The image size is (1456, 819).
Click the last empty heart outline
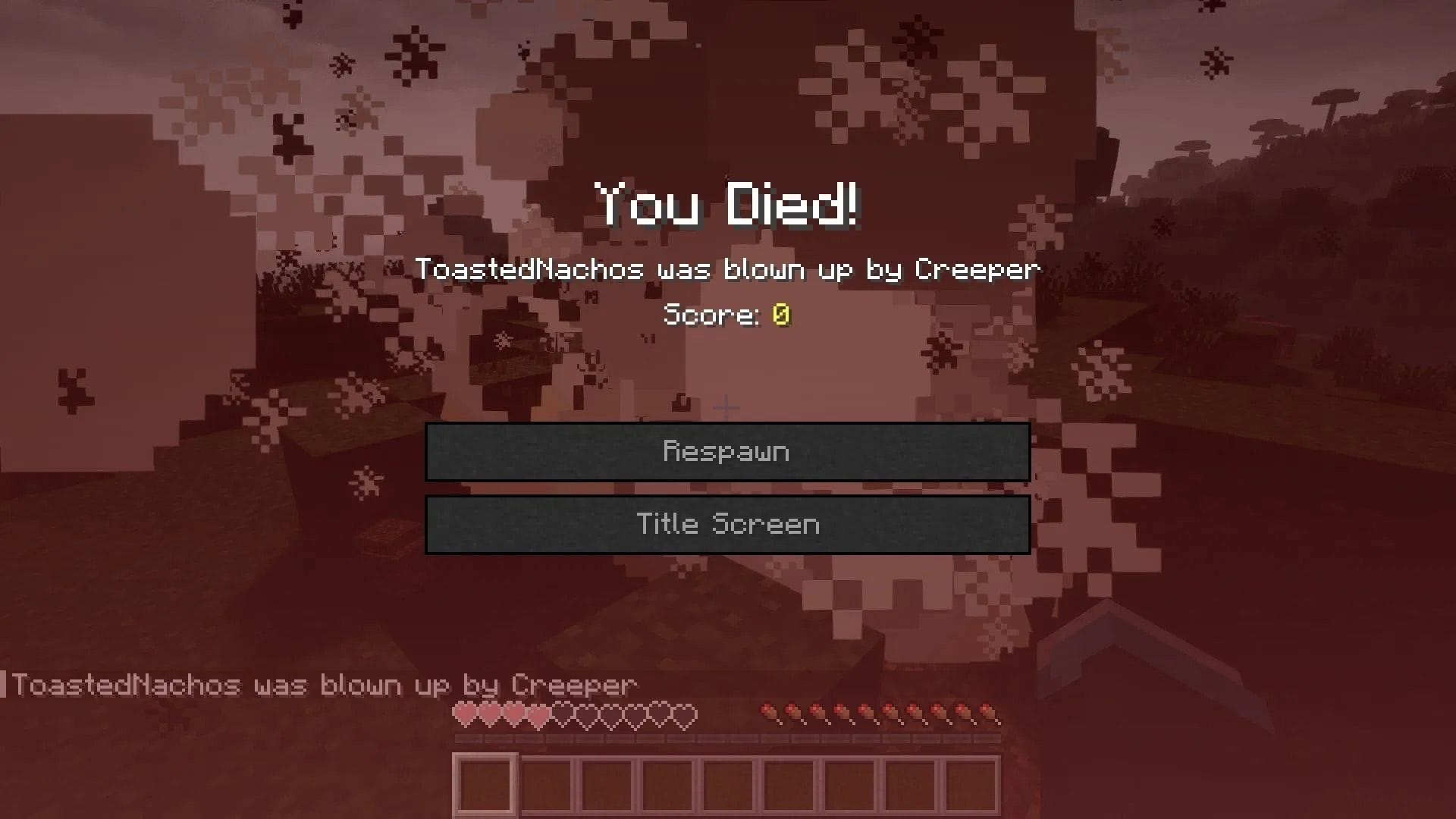(x=686, y=715)
